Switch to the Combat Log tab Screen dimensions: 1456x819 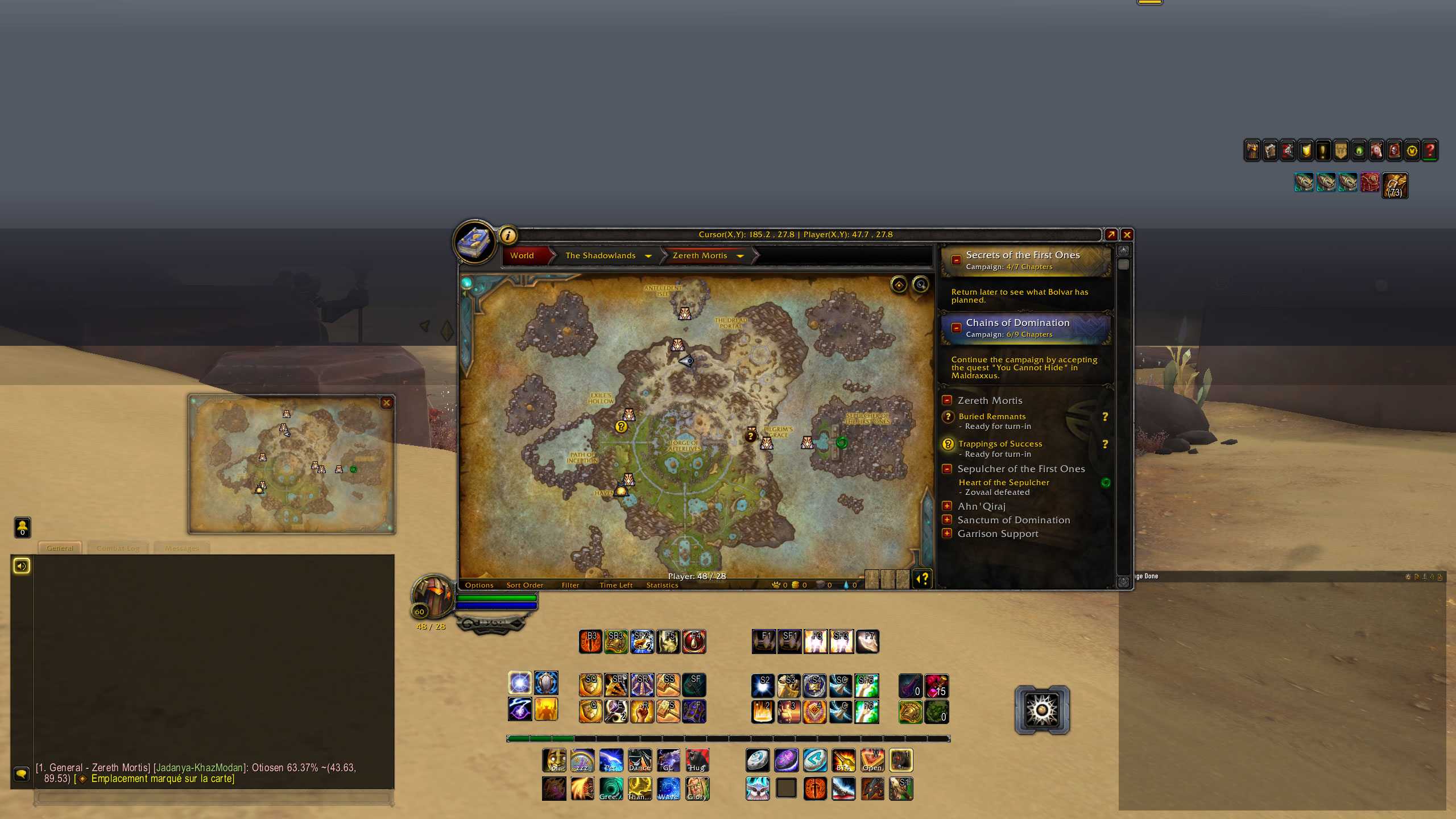(118, 548)
